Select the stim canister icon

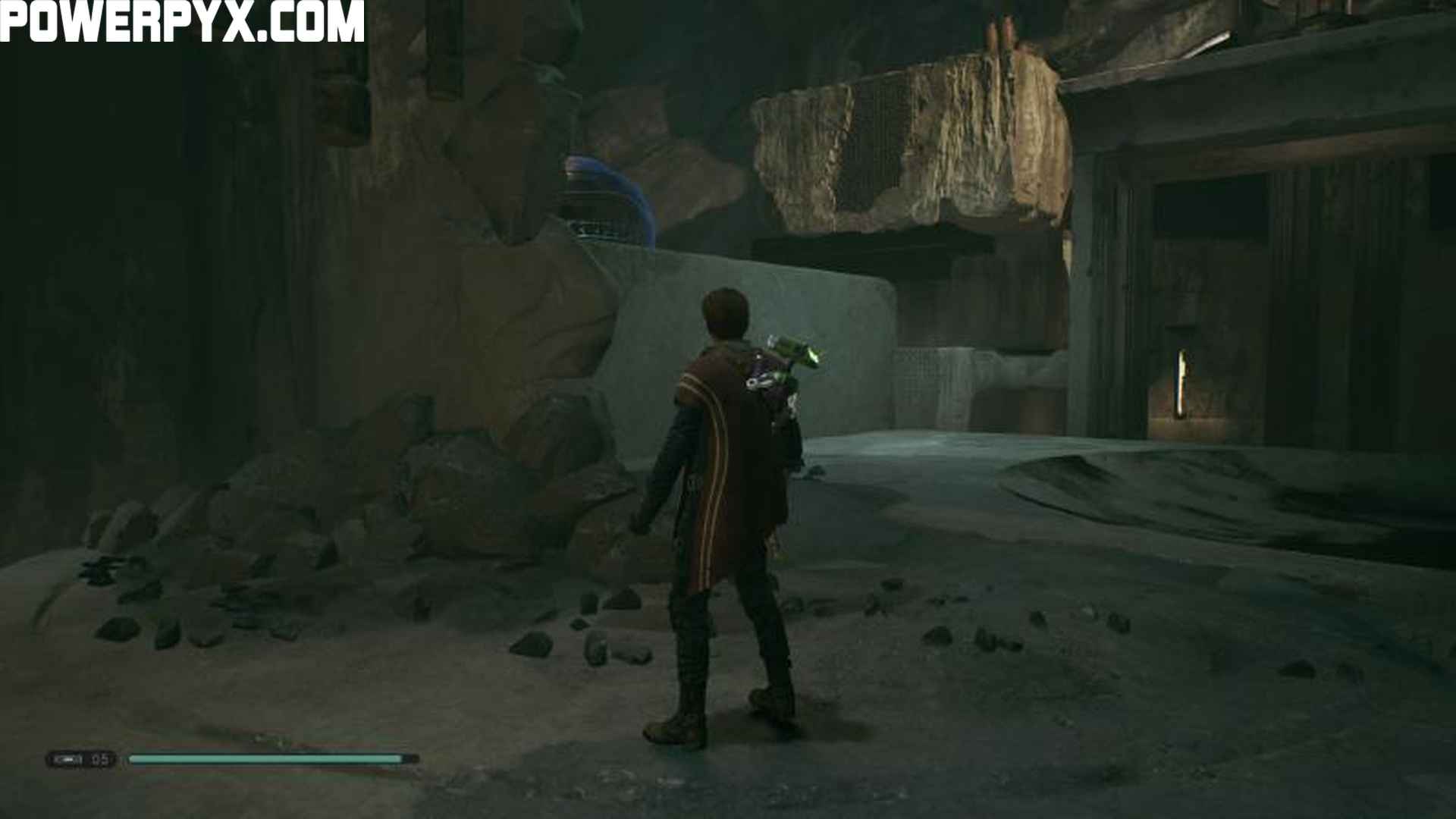(70, 759)
